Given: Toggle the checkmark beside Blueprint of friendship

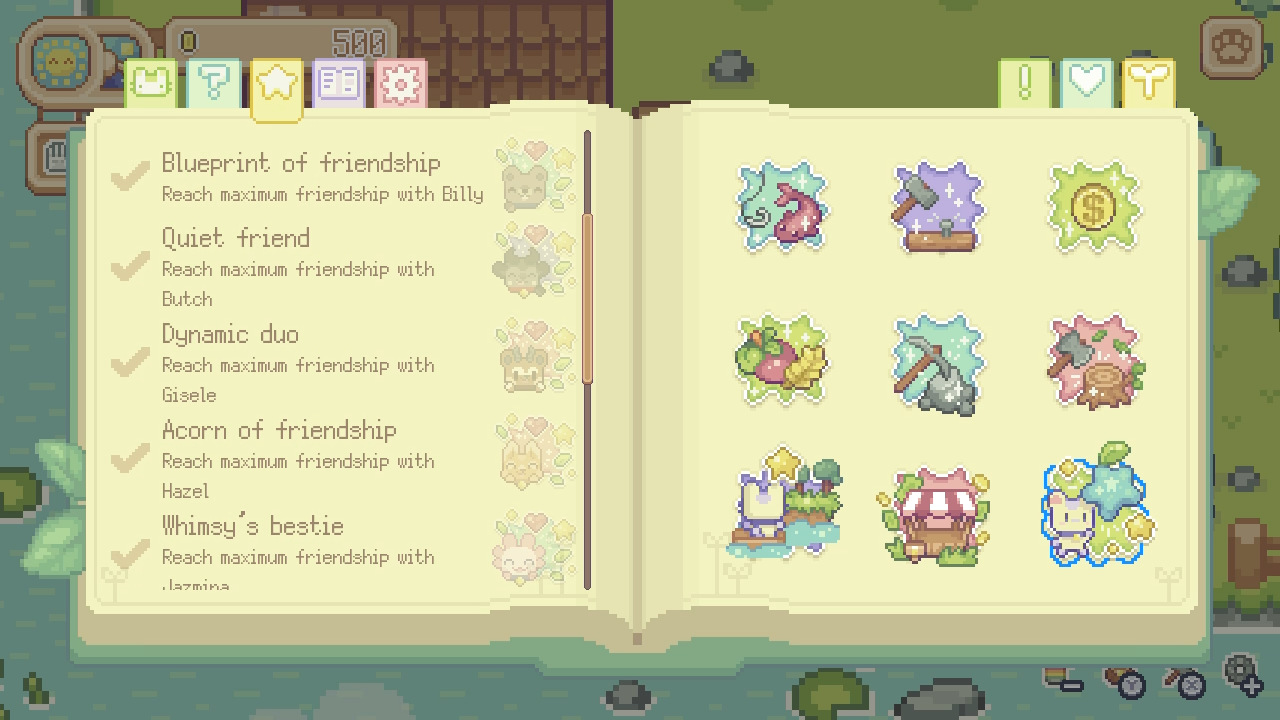Looking at the screenshot, I should [128, 176].
